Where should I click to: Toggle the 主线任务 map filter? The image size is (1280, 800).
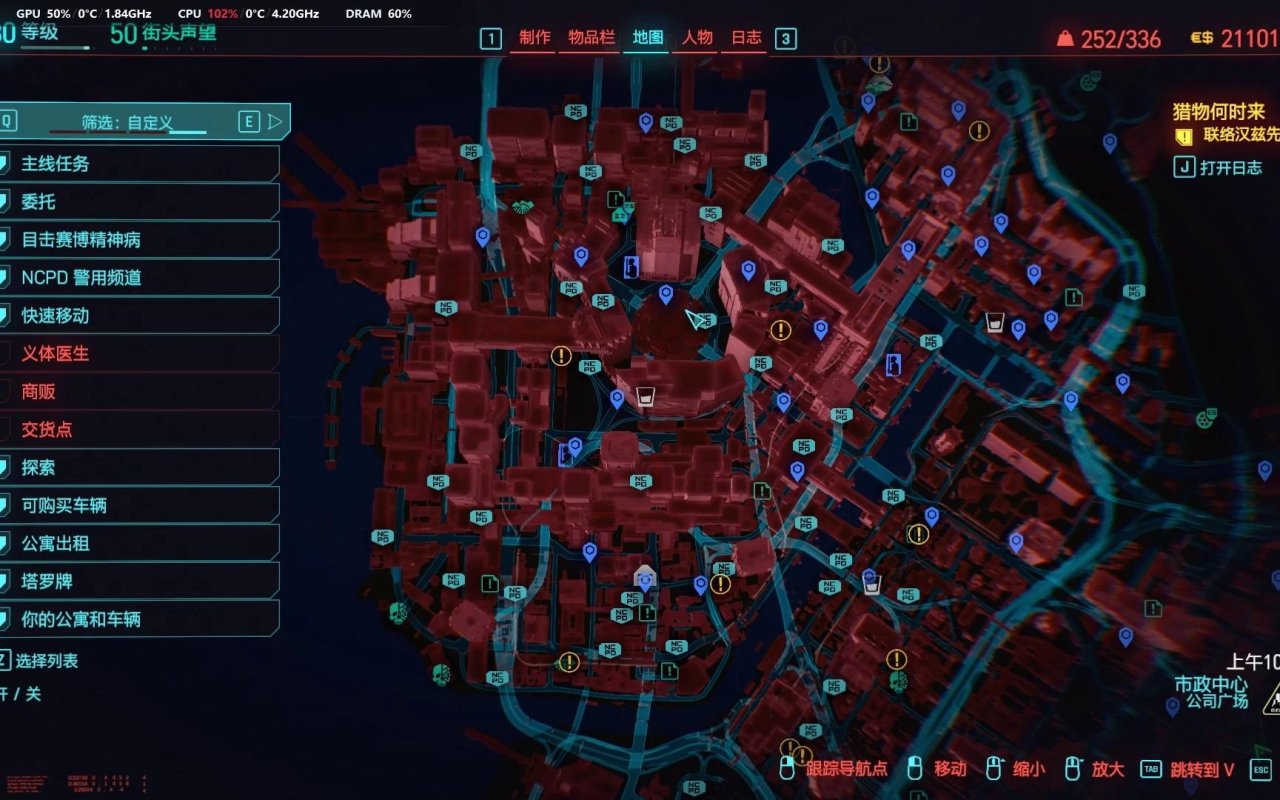click(x=140, y=164)
